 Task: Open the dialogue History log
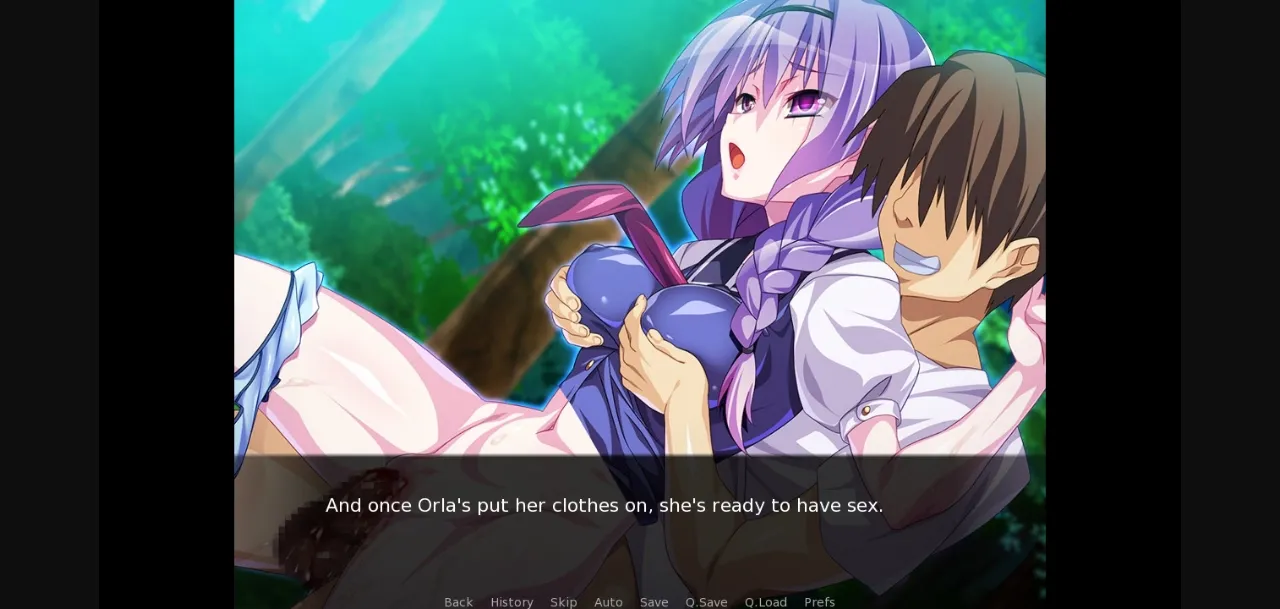pyautogui.click(x=511, y=602)
